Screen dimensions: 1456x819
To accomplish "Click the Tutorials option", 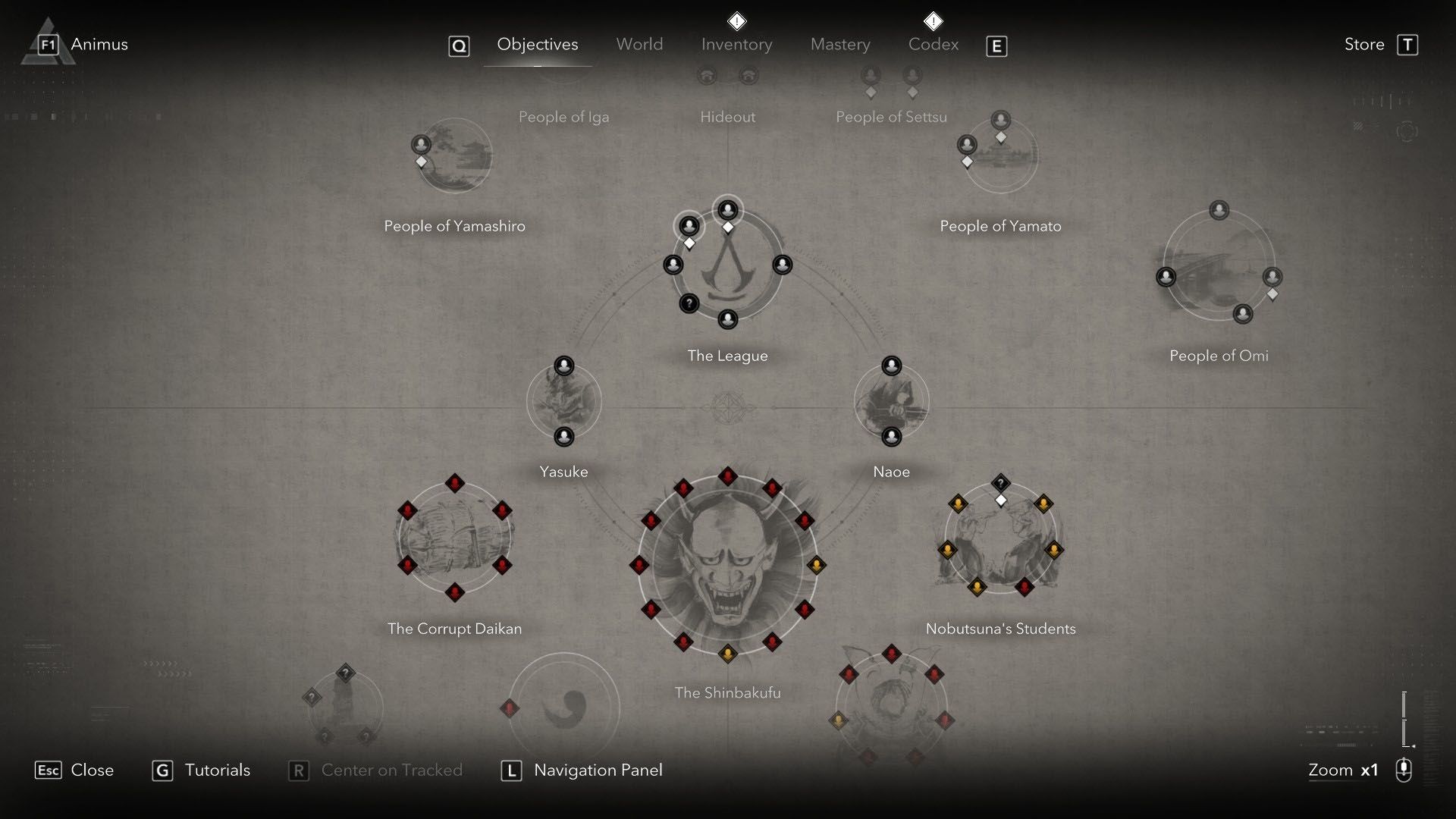I will 218,770.
